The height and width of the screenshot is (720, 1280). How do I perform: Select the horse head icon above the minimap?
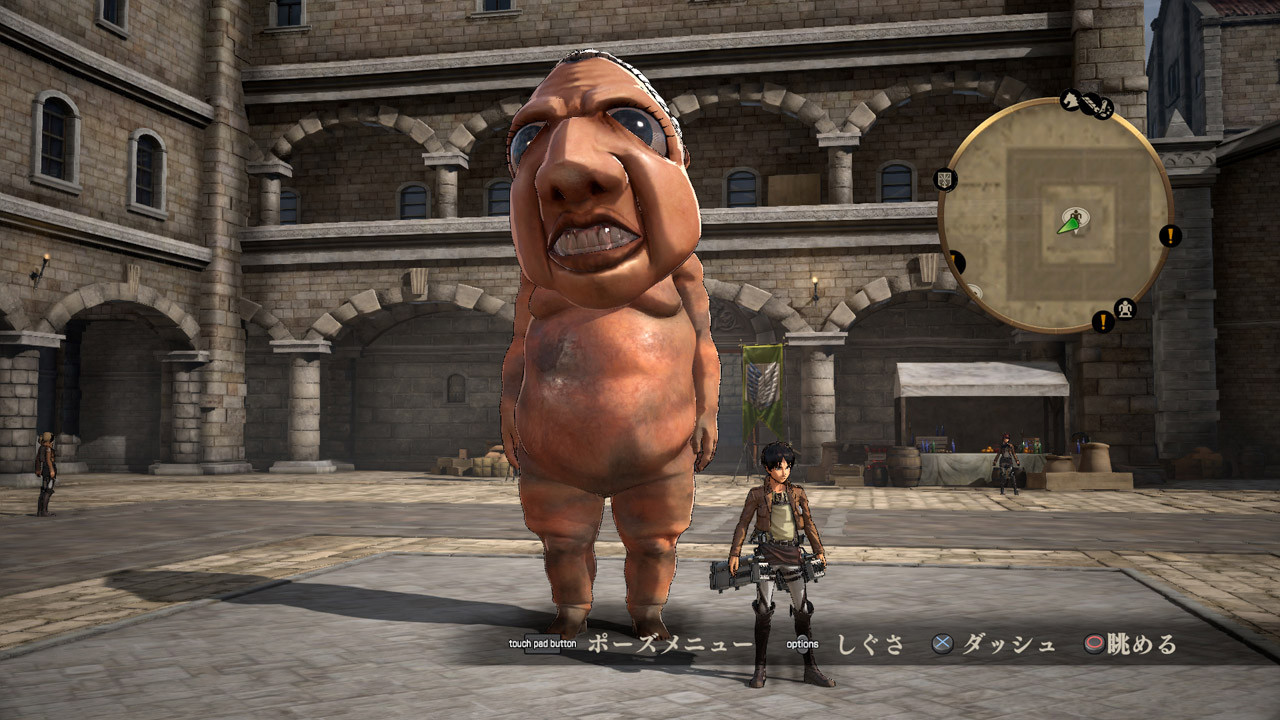(x=1071, y=100)
